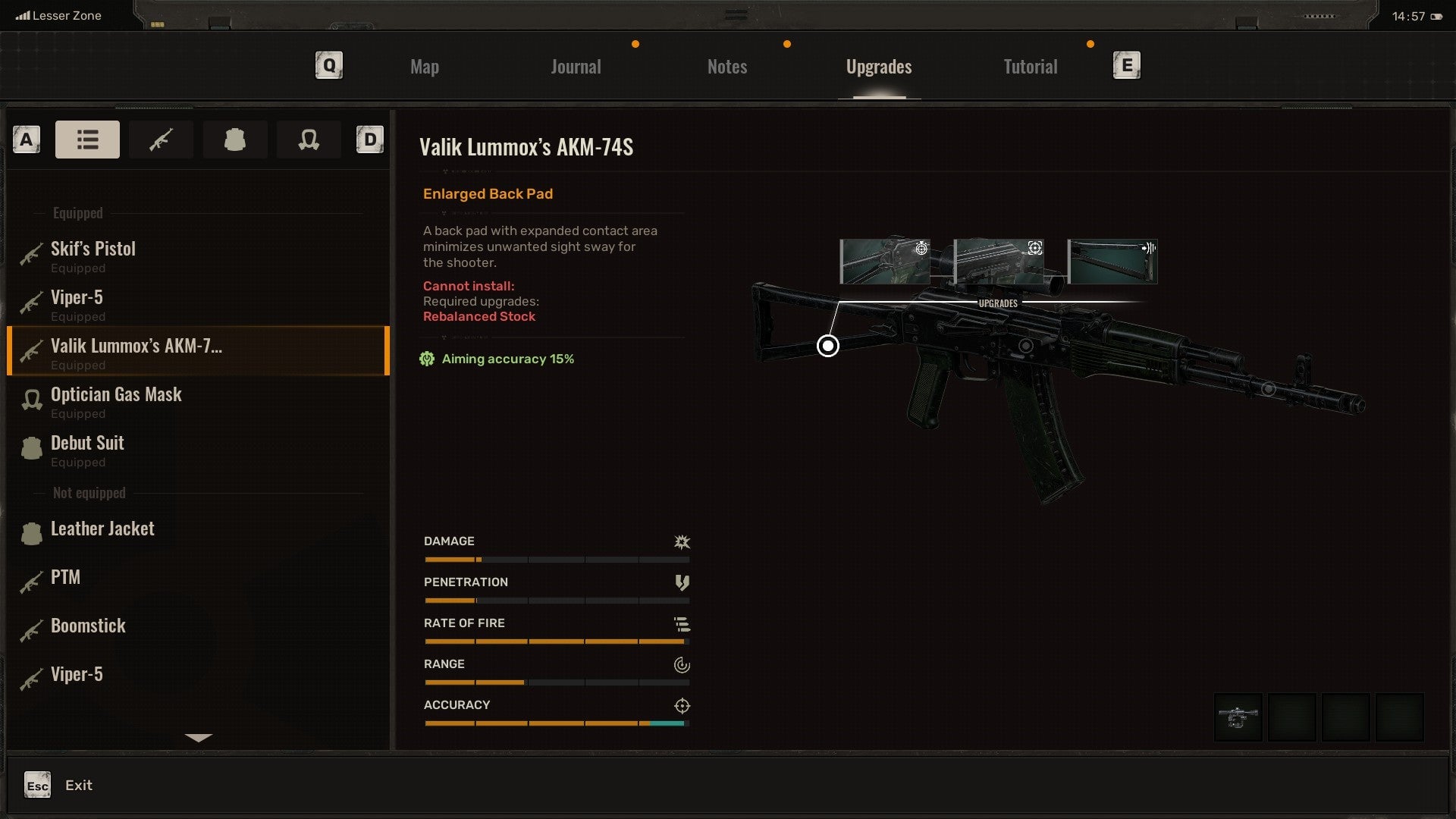The height and width of the screenshot is (819, 1456).
Task: Show all items list filter
Action: (x=87, y=140)
